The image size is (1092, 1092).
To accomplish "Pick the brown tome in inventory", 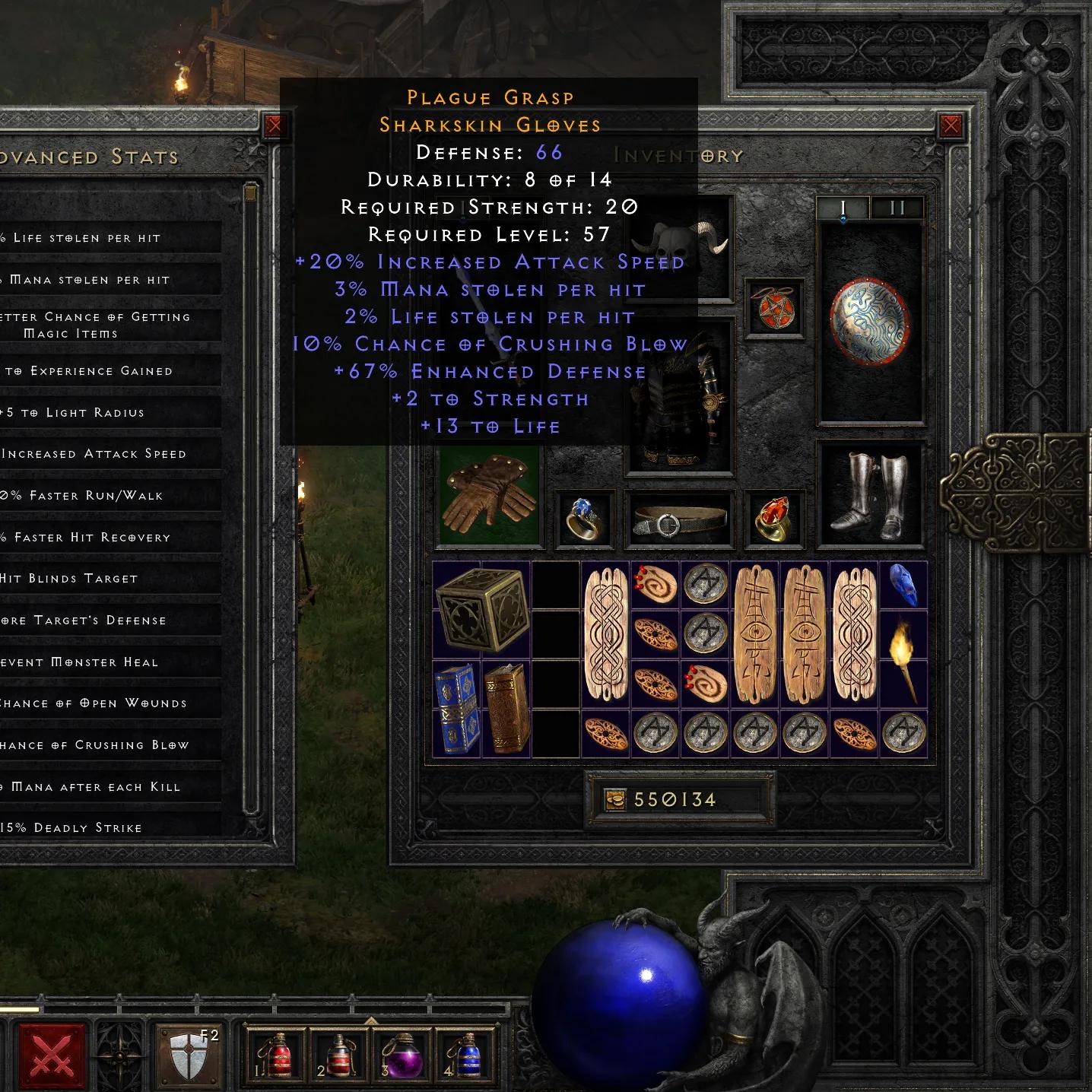I will [506, 709].
